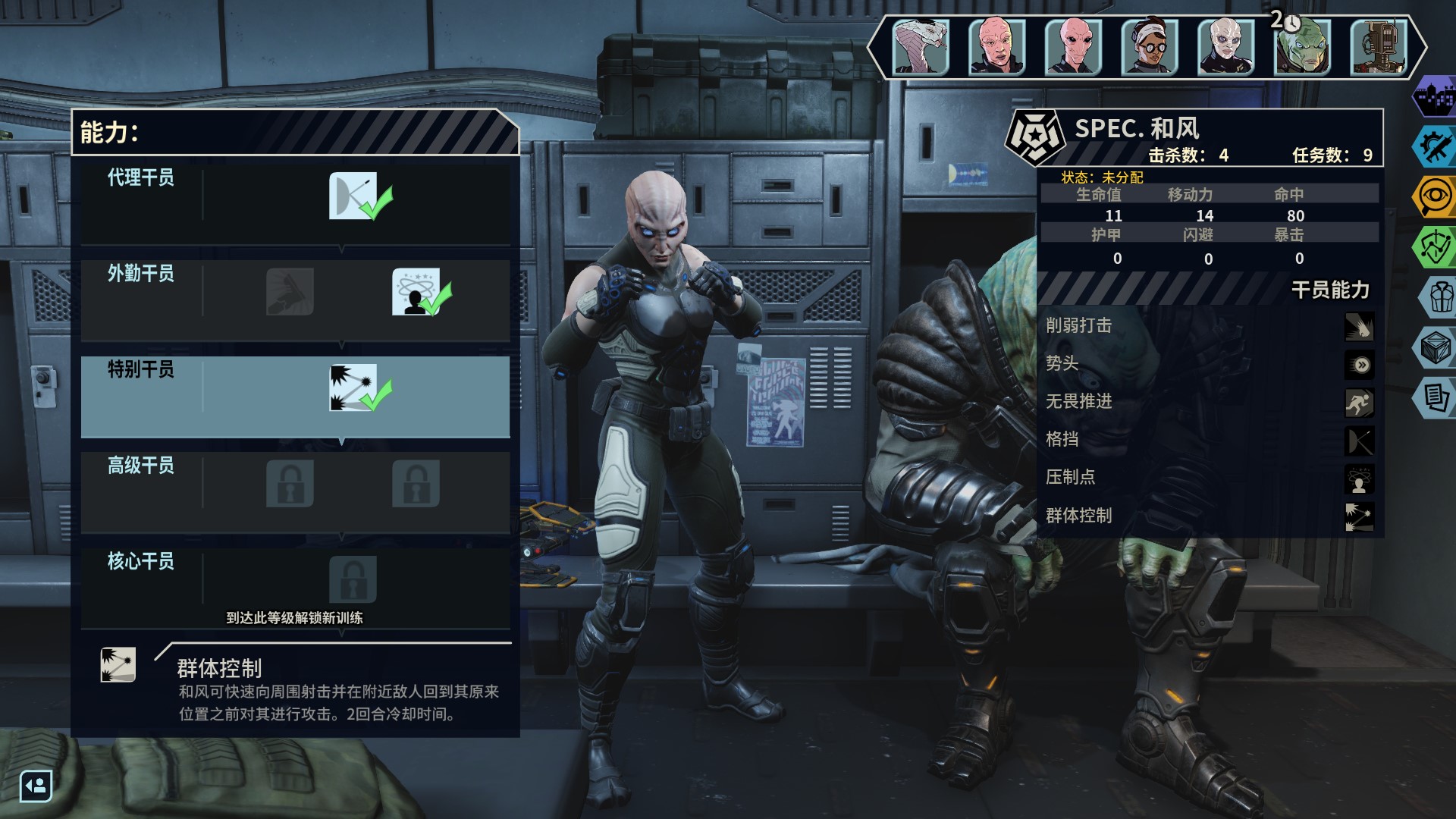Open the green graph hexagon icon
This screenshot has height=819, width=1456.
pos(1435,246)
